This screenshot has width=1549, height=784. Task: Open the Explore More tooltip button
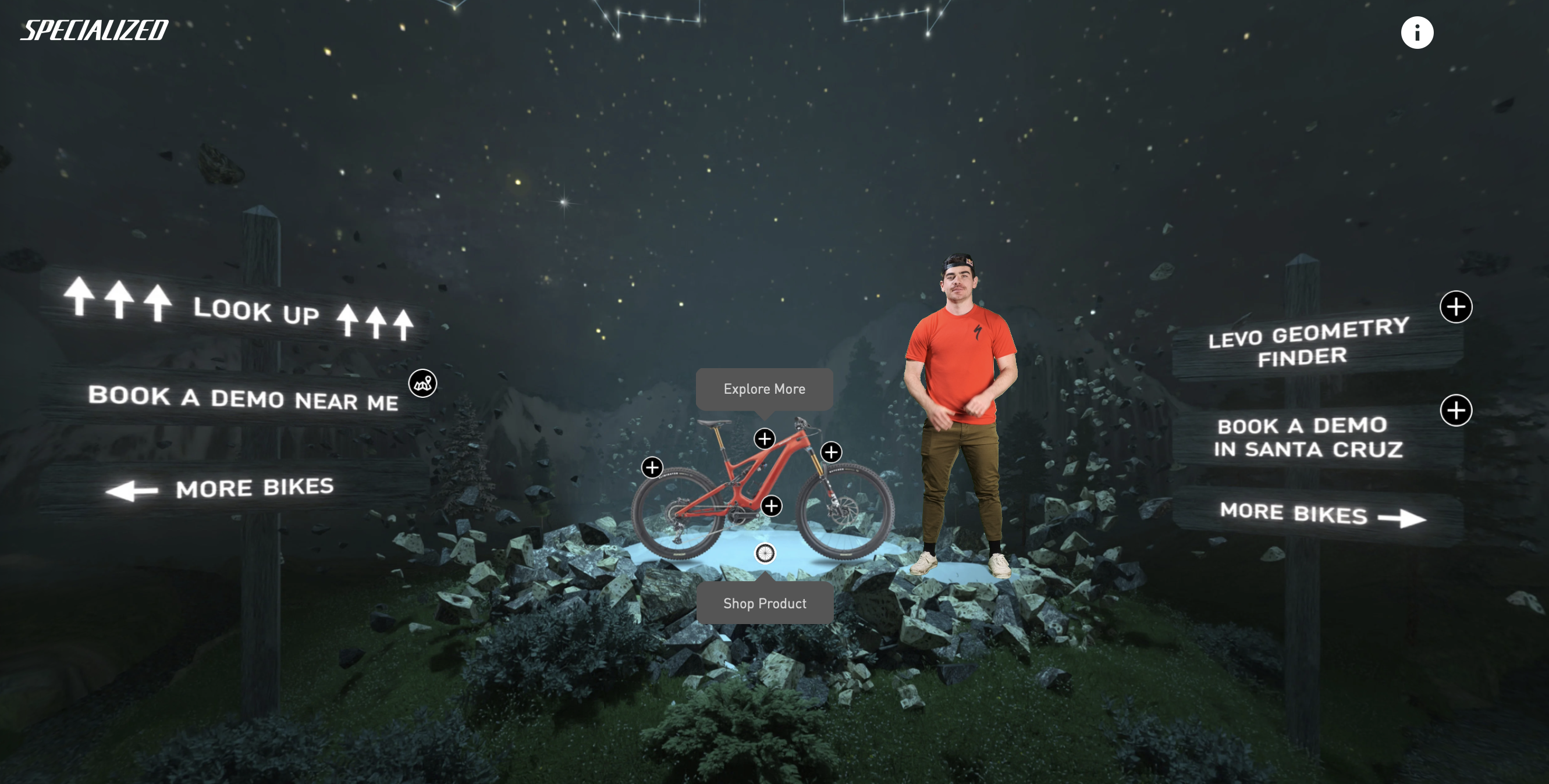tap(763, 389)
